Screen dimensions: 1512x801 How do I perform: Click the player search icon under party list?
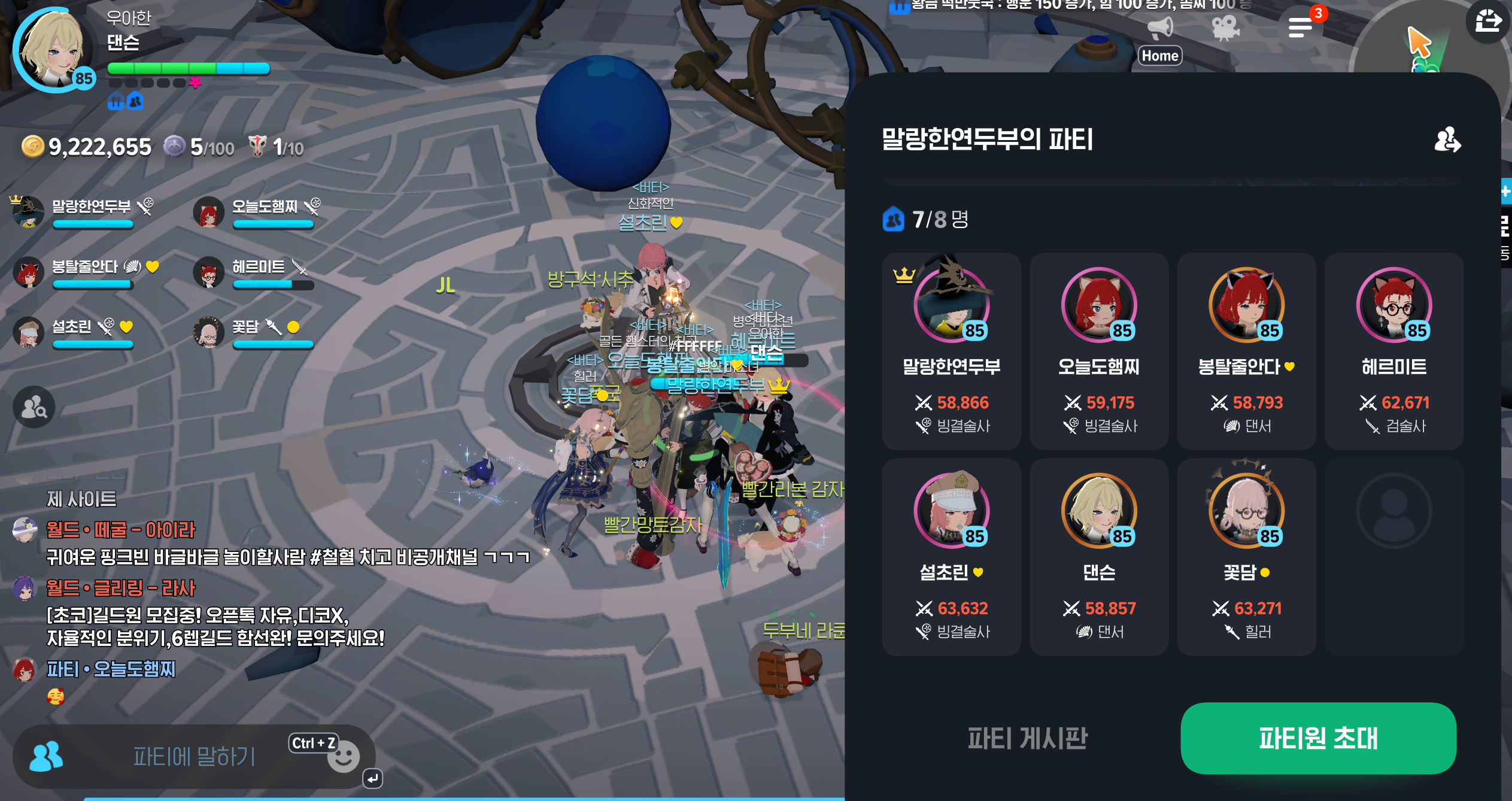34,408
